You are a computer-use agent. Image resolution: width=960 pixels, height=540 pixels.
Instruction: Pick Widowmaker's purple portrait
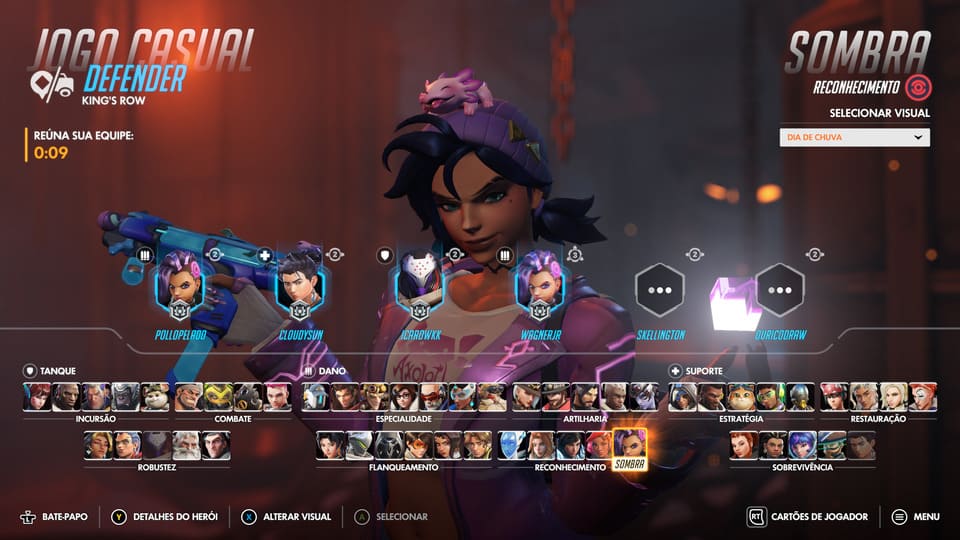coord(643,397)
